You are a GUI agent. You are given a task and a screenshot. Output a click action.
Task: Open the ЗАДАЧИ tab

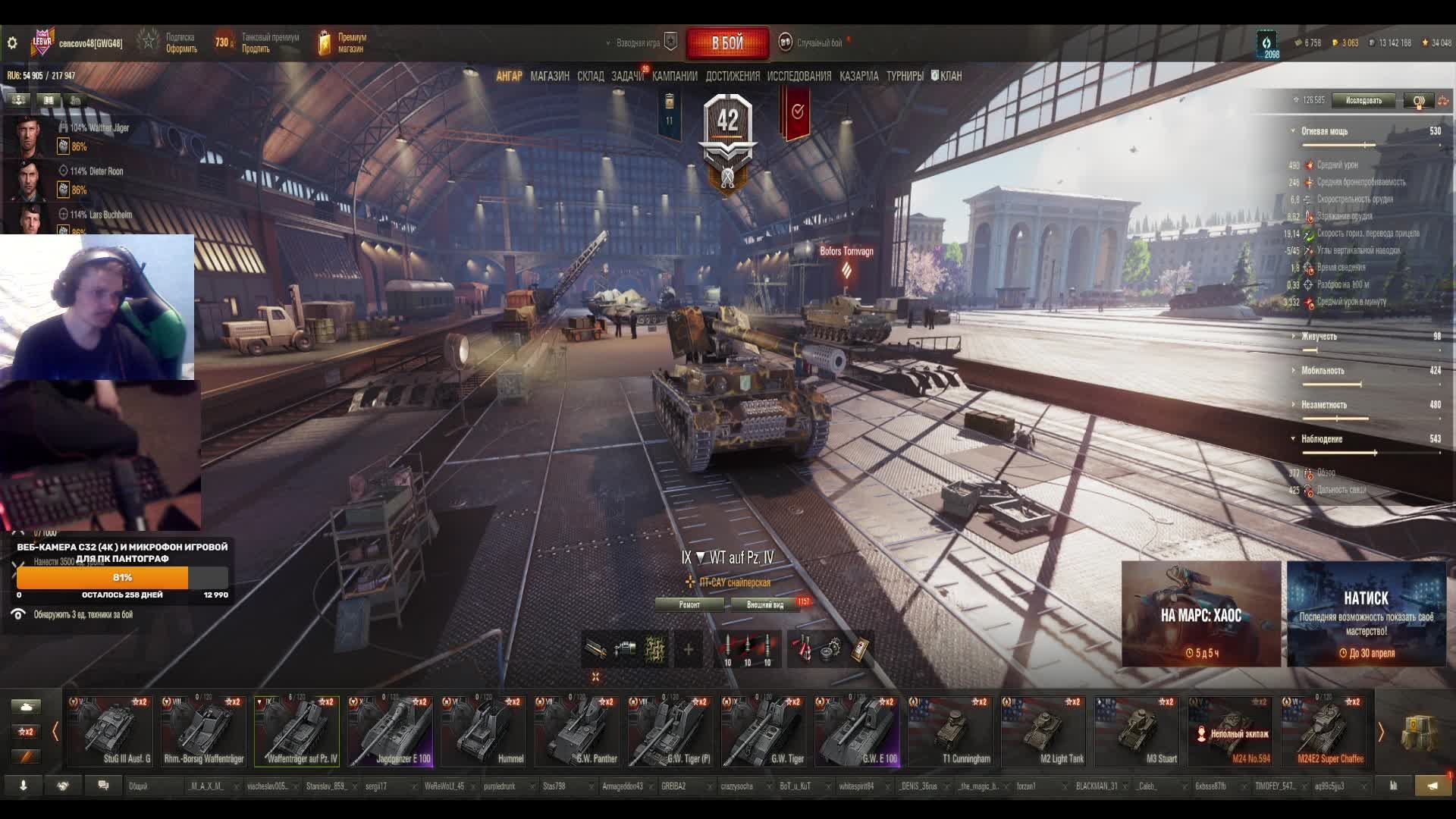tap(627, 76)
